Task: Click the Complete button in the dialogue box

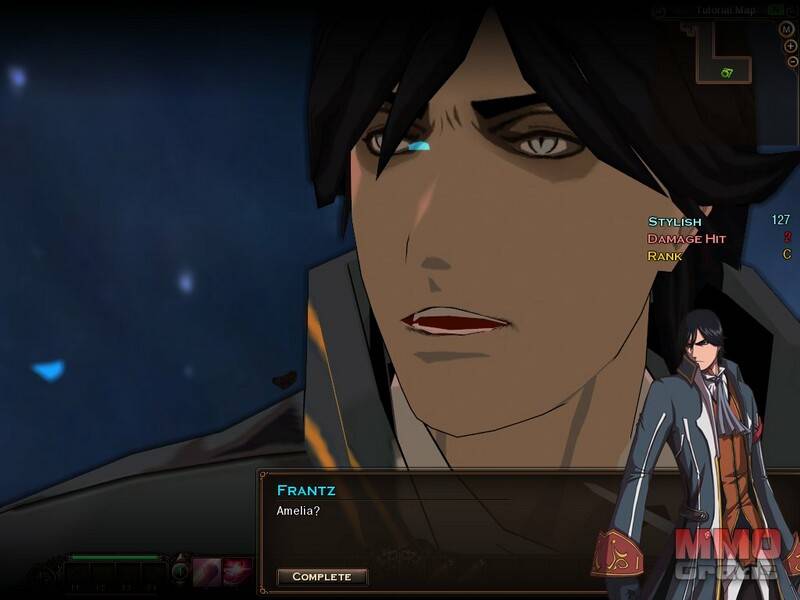Action: click(322, 577)
